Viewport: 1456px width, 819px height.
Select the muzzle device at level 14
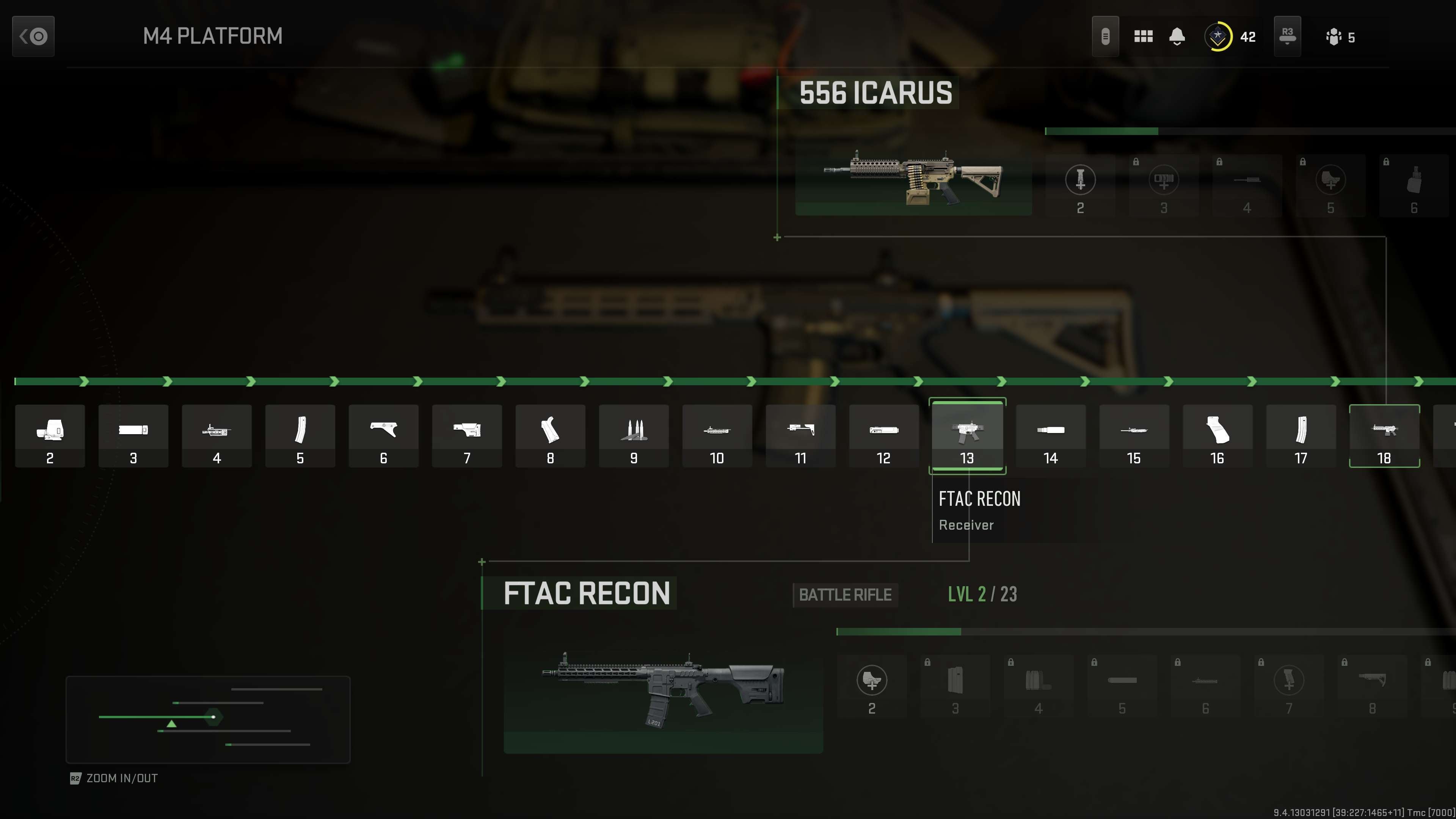point(1050,435)
